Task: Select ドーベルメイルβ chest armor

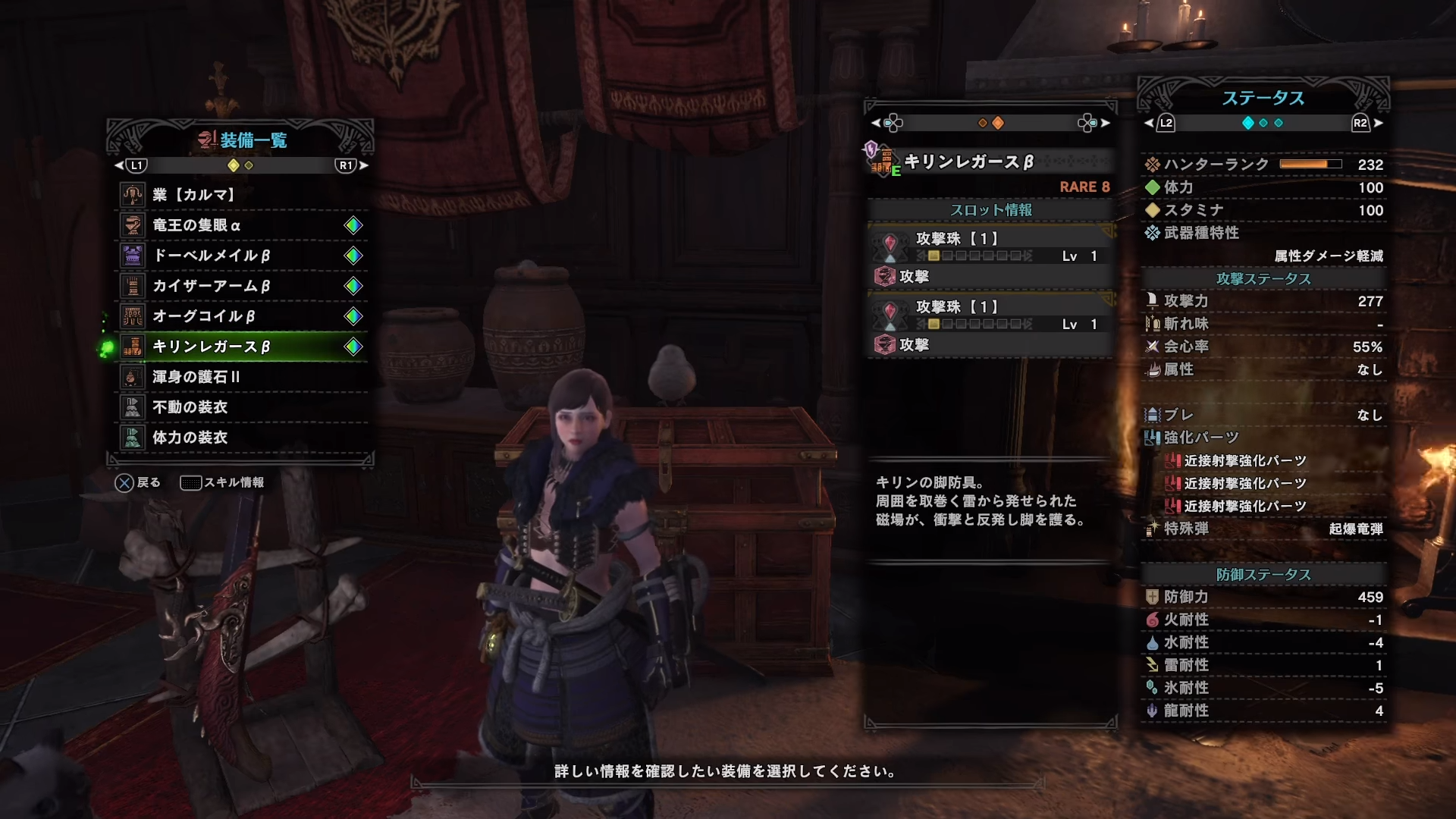Action: [241, 256]
